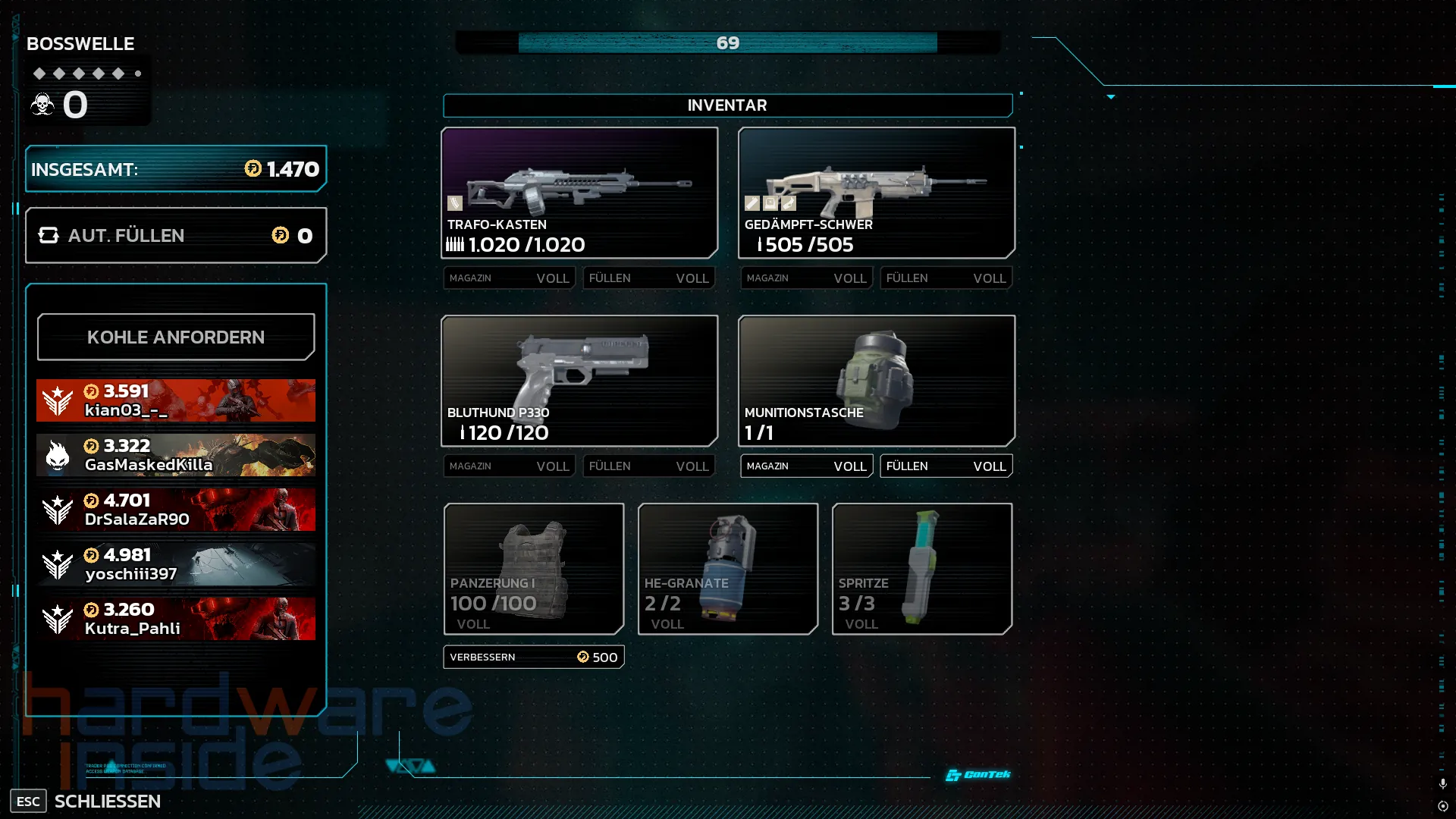Click the Kohle Anfordern button
Viewport: 1456px width, 819px height.
pyautogui.click(x=175, y=337)
